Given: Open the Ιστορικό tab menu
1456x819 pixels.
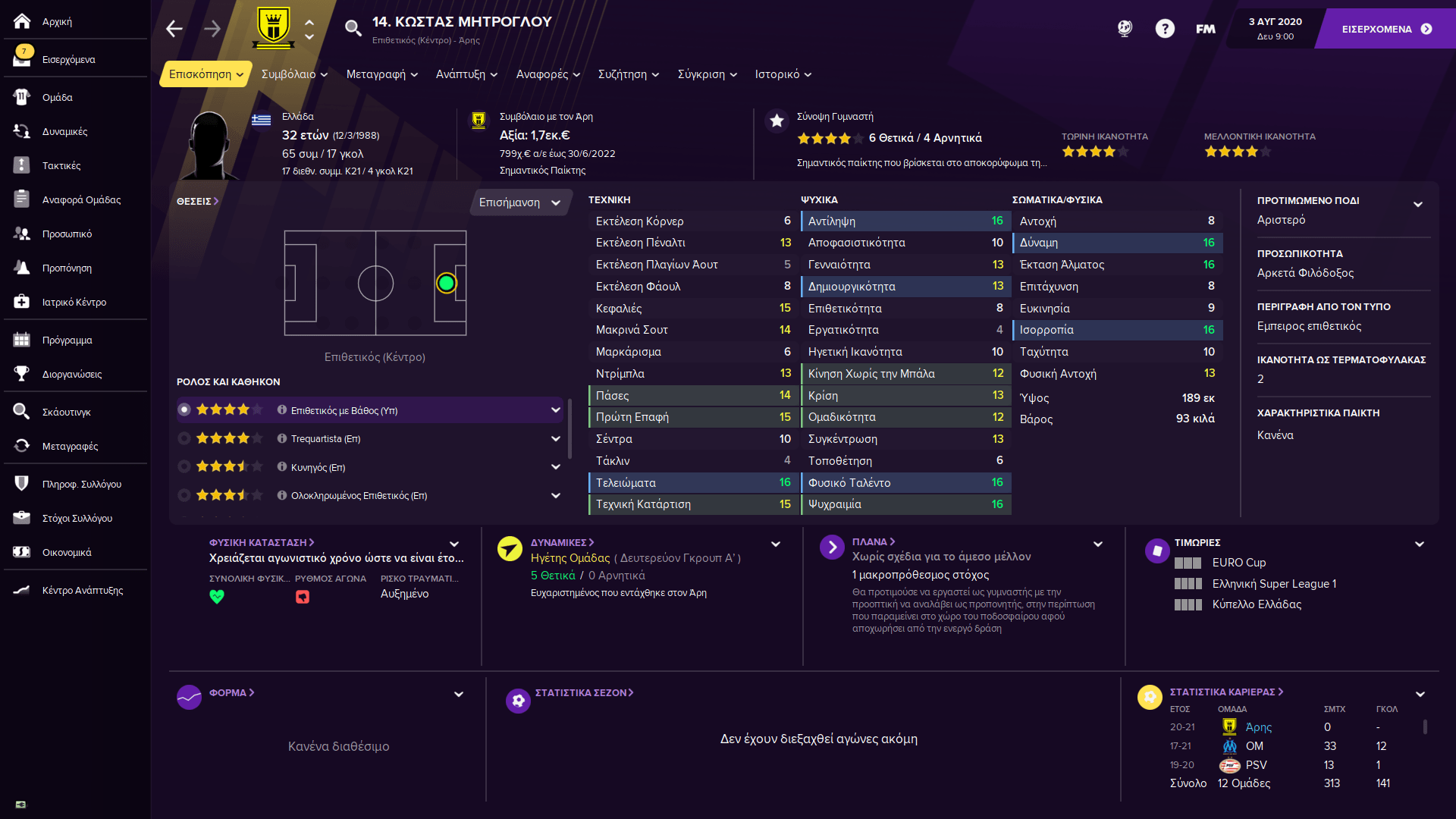Looking at the screenshot, I should [783, 74].
